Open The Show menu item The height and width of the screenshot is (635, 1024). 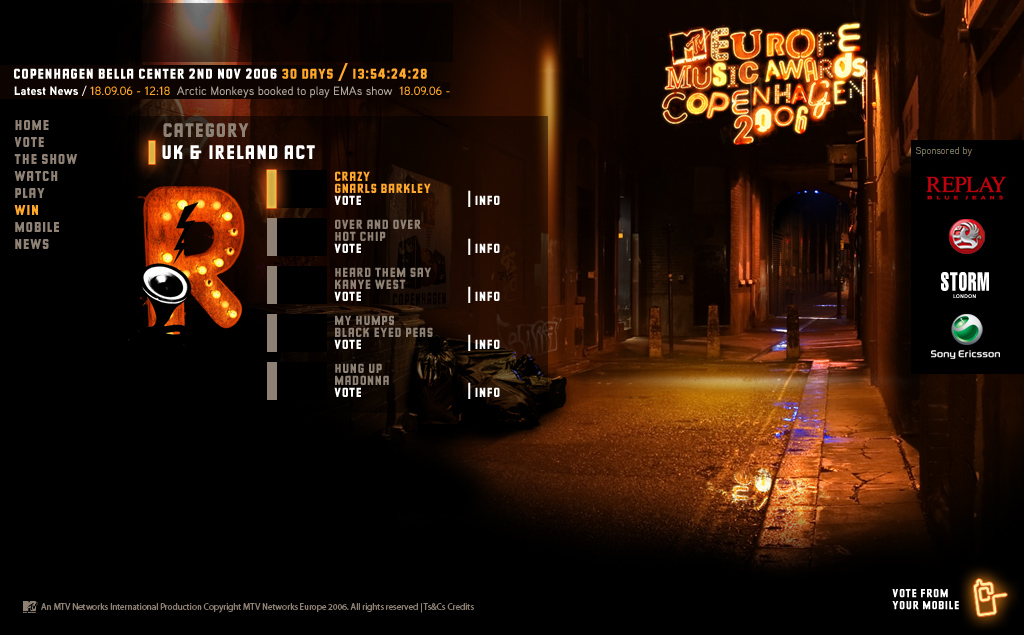tap(45, 159)
